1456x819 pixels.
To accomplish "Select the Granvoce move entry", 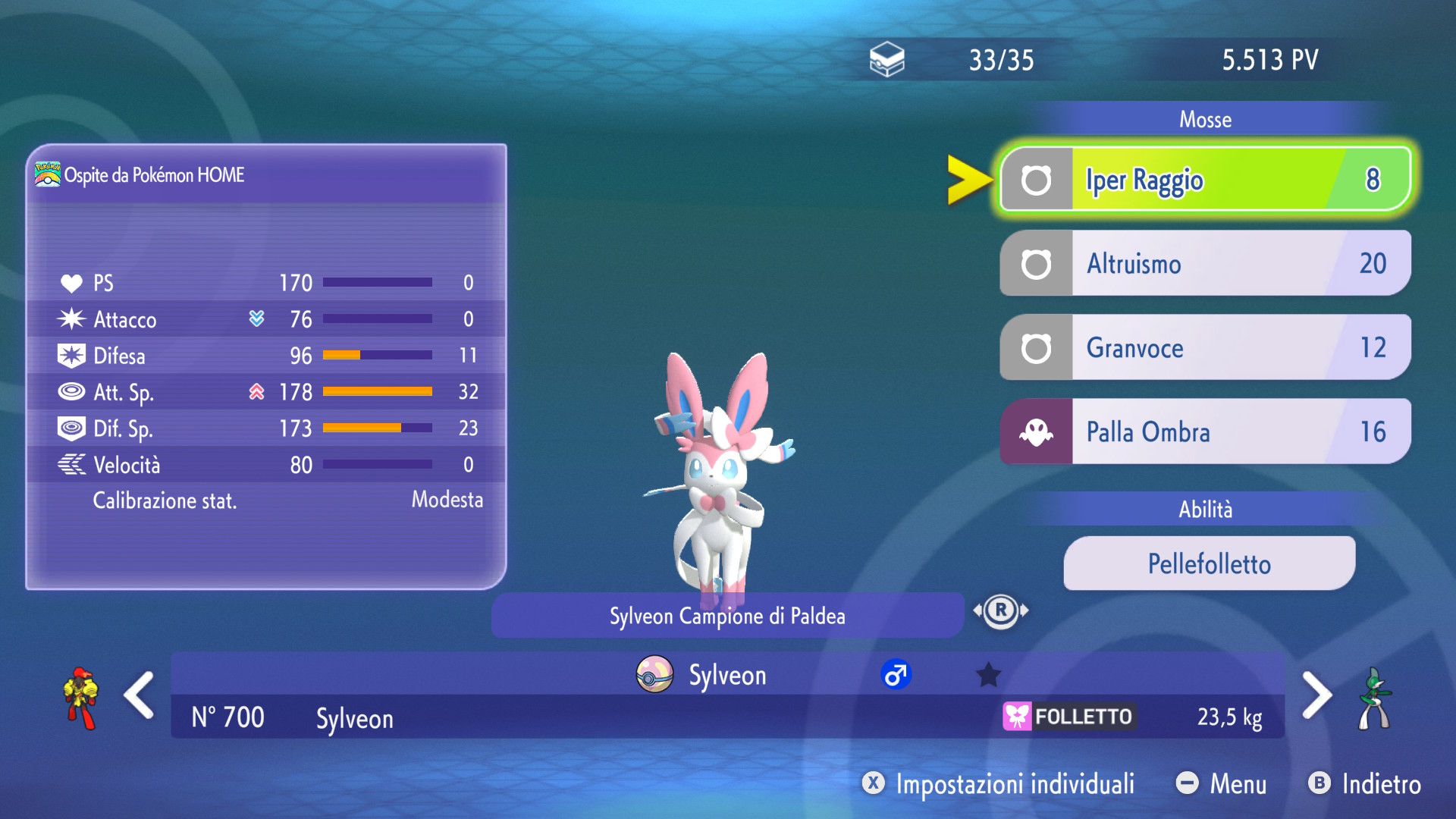I will click(x=1206, y=348).
